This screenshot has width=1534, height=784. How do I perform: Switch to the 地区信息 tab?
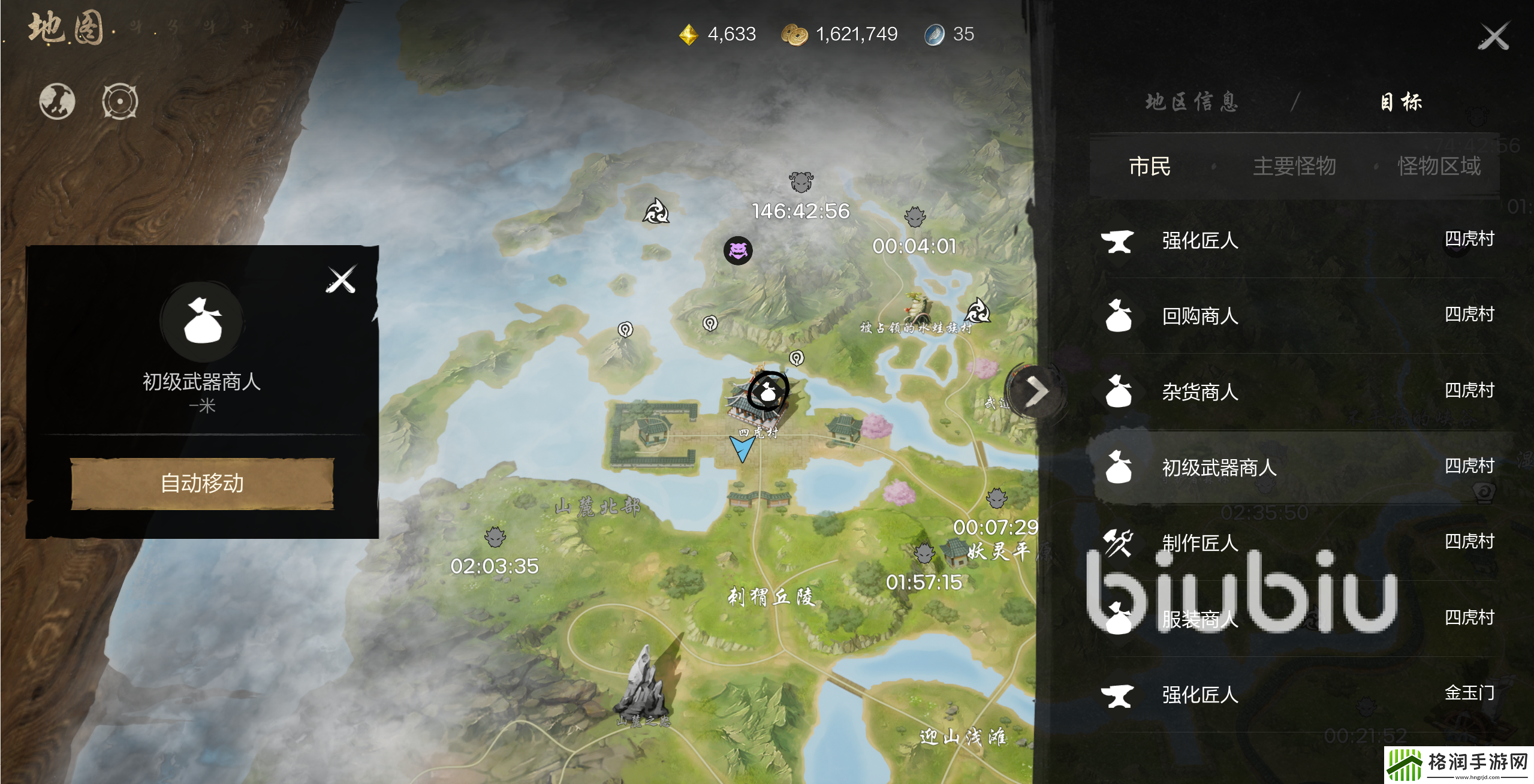1192,102
